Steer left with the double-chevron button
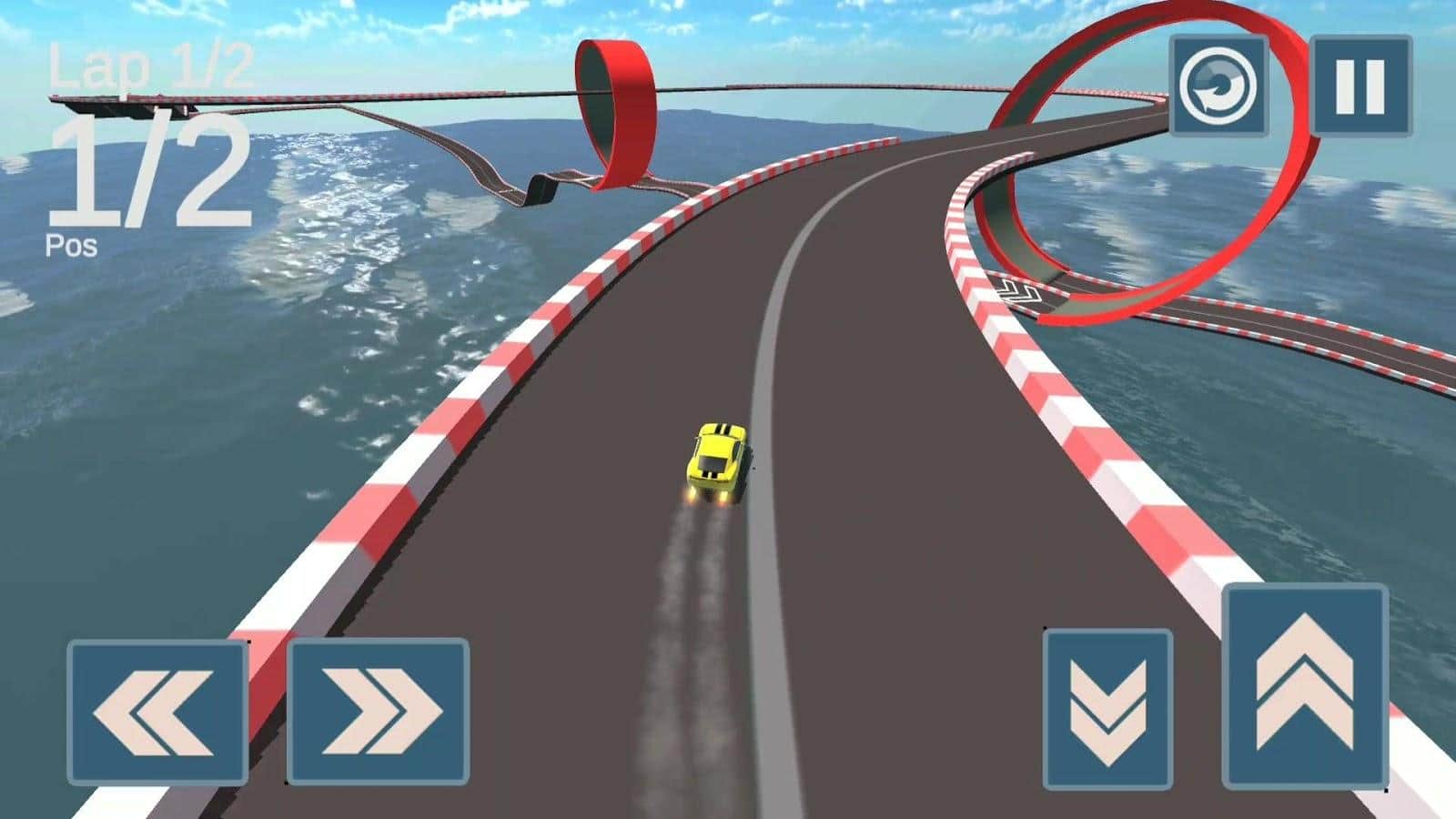This screenshot has width=1456, height=819. point(157,712)
